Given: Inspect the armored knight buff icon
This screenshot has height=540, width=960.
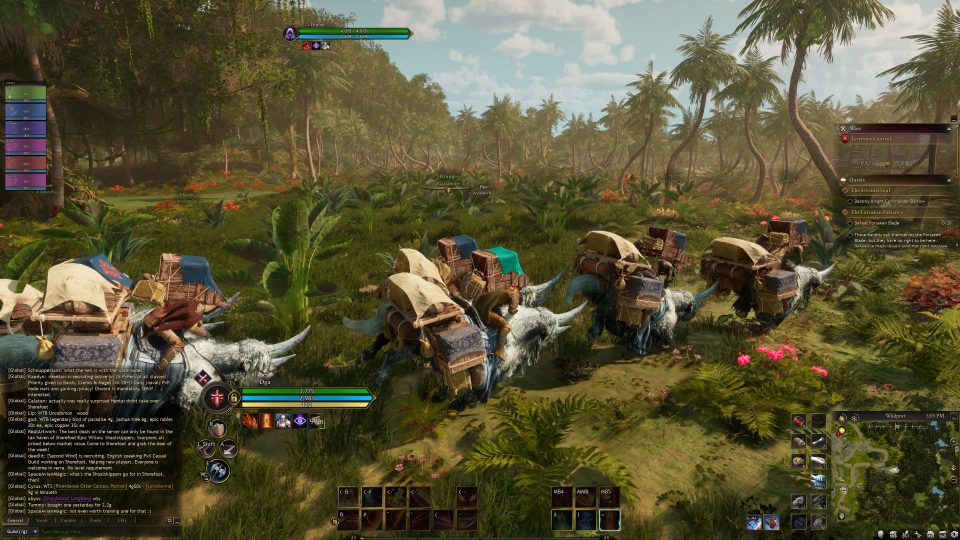Looking at the screenshot, I should (x=283, y=421).
